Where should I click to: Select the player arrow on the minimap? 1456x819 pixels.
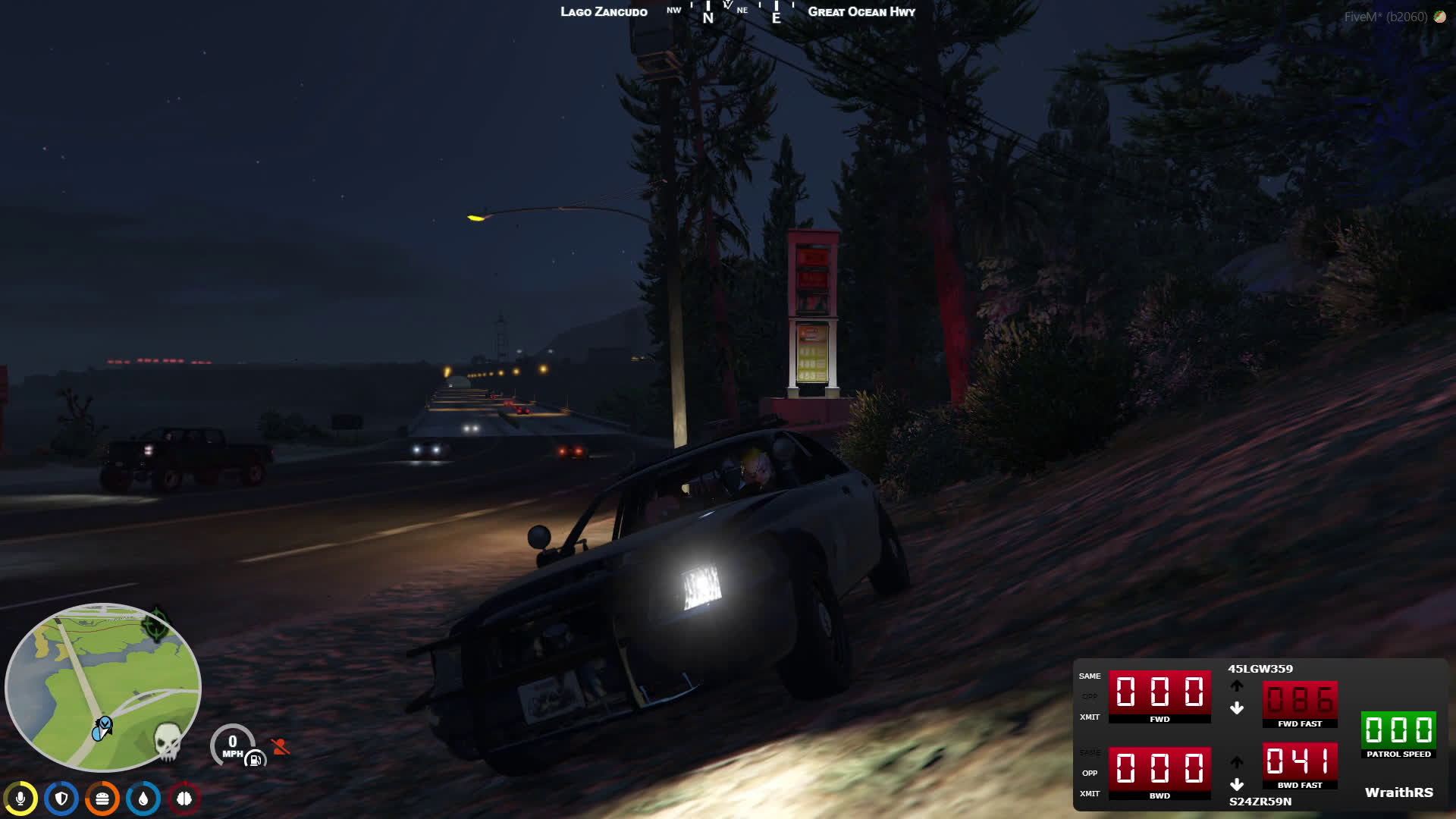pos(102,729)
